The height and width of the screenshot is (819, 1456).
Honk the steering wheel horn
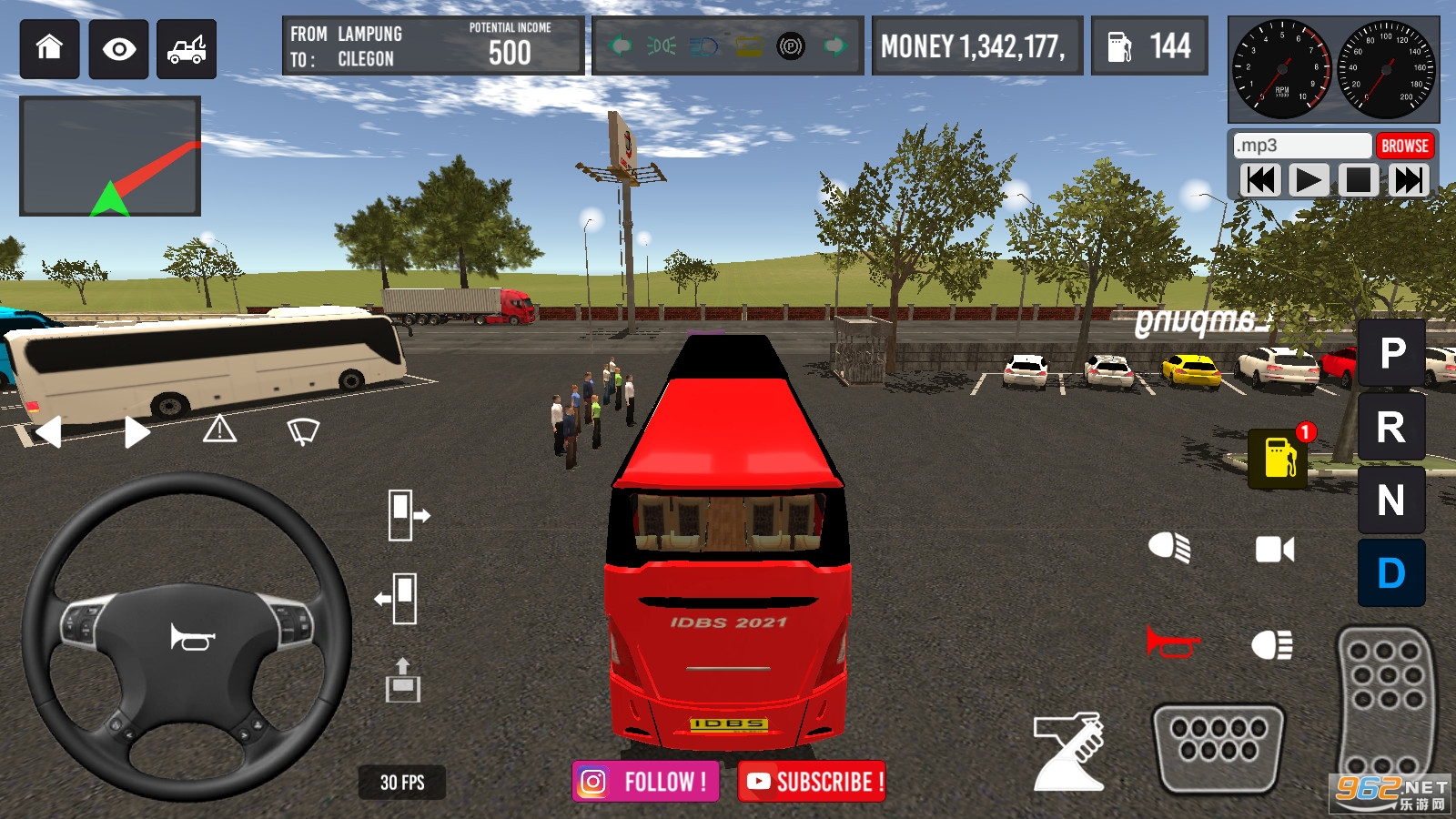tap(192, 638)
